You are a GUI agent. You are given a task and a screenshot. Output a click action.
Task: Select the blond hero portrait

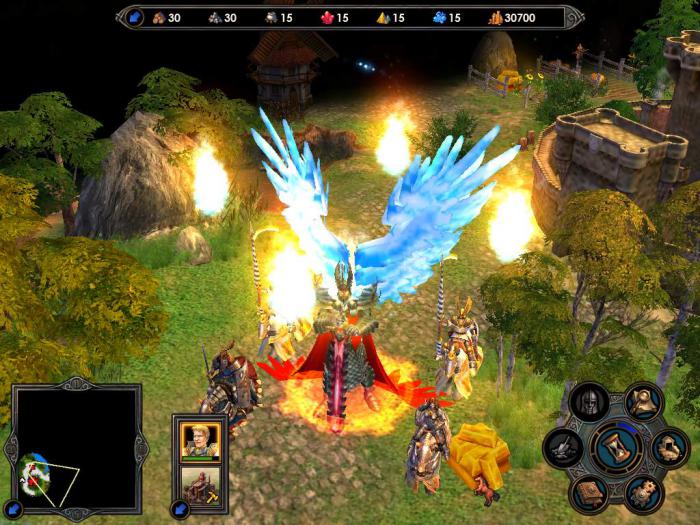tap(201, 441)
